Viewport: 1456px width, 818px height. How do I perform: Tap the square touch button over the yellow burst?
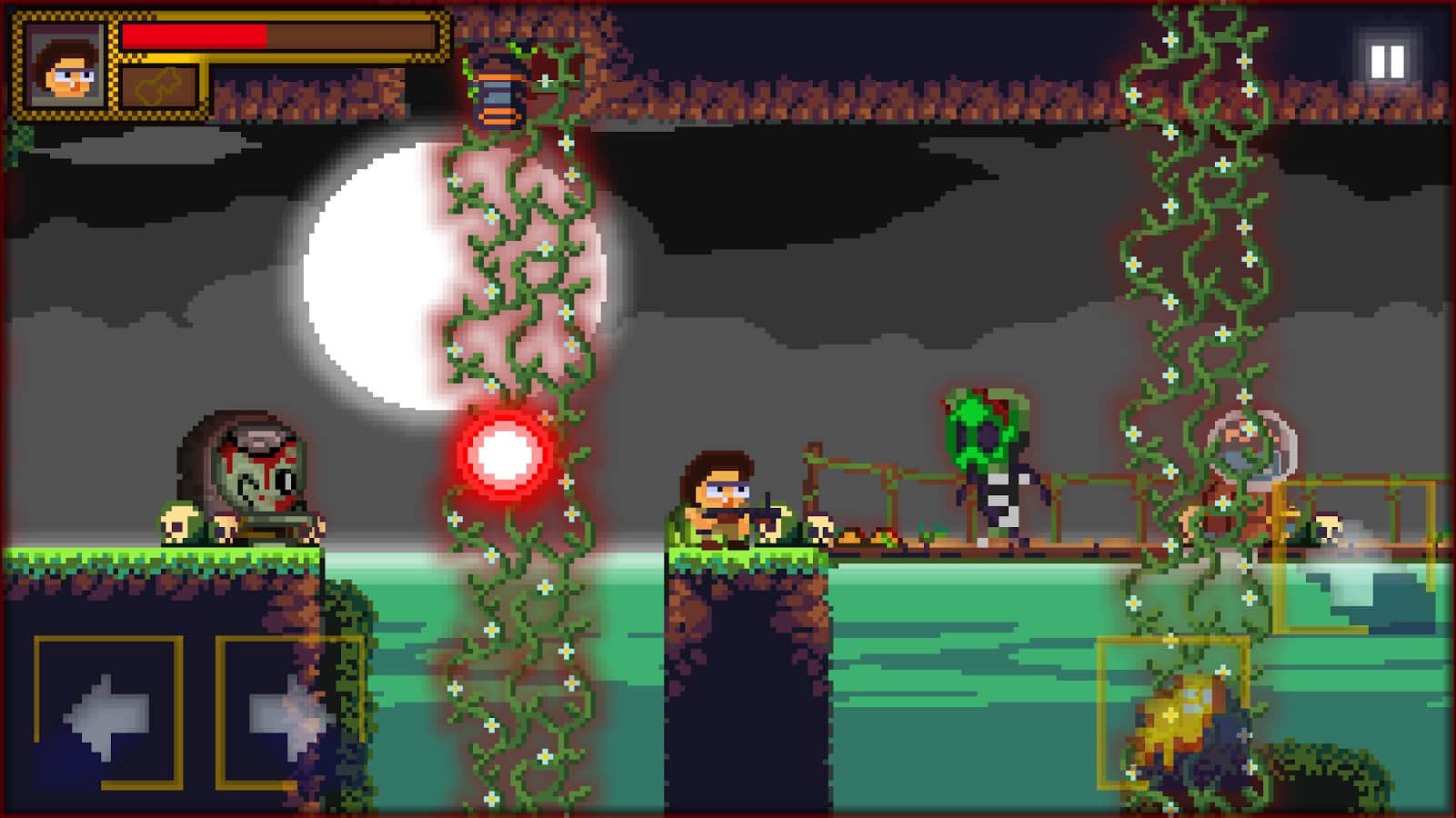1172,712
